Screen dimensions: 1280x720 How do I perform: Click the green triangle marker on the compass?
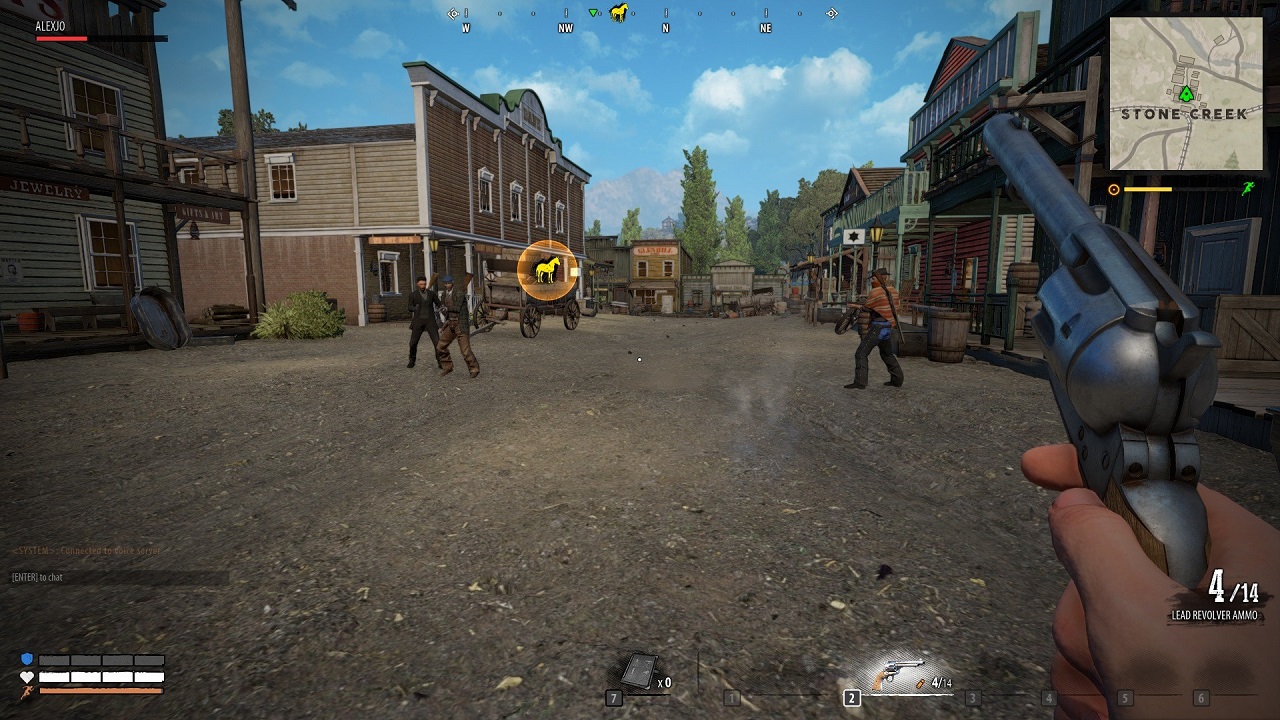coord(593,13)
